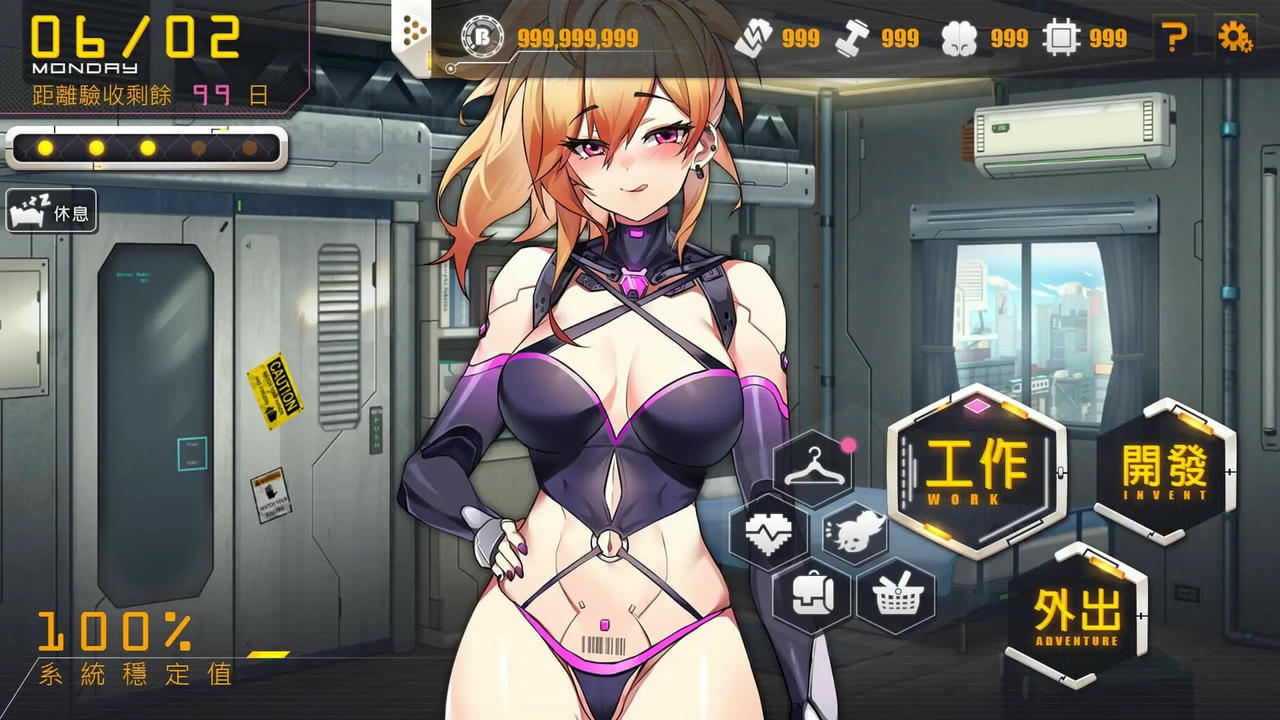Click the 休息 rest option

(50, 211)
